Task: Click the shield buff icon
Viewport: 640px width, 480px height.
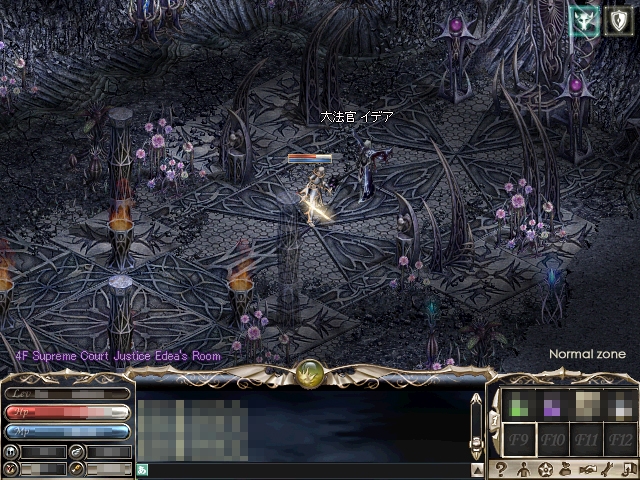Action: tap(619, 21)
